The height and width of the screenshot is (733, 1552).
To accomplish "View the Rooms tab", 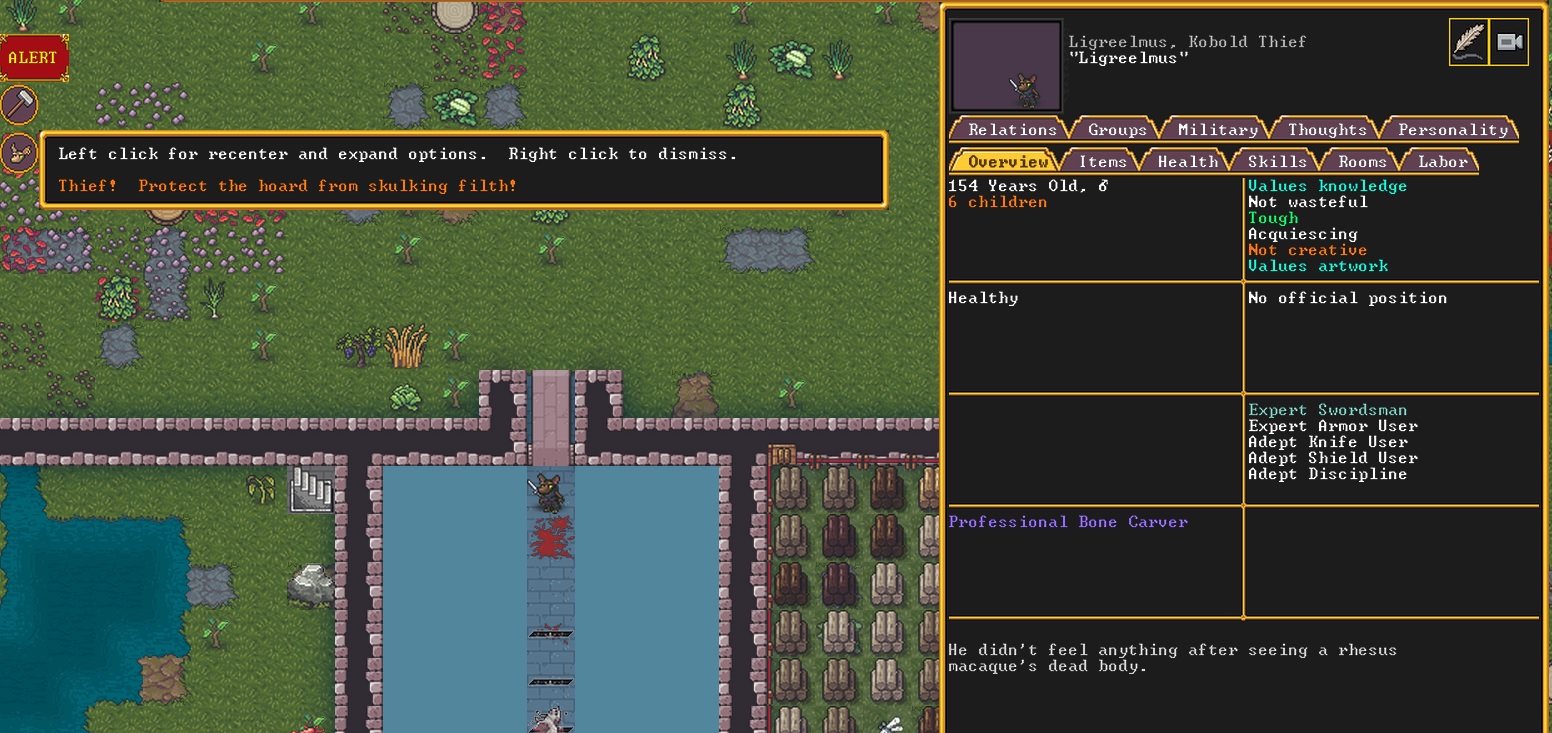I will point(1360,160).
